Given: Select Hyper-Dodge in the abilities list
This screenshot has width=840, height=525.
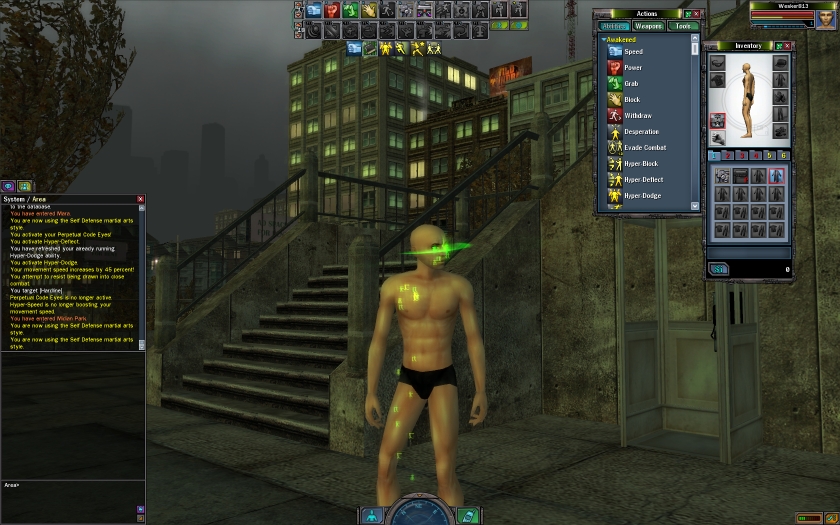Looking at the screenshot, I should (642, 195).
